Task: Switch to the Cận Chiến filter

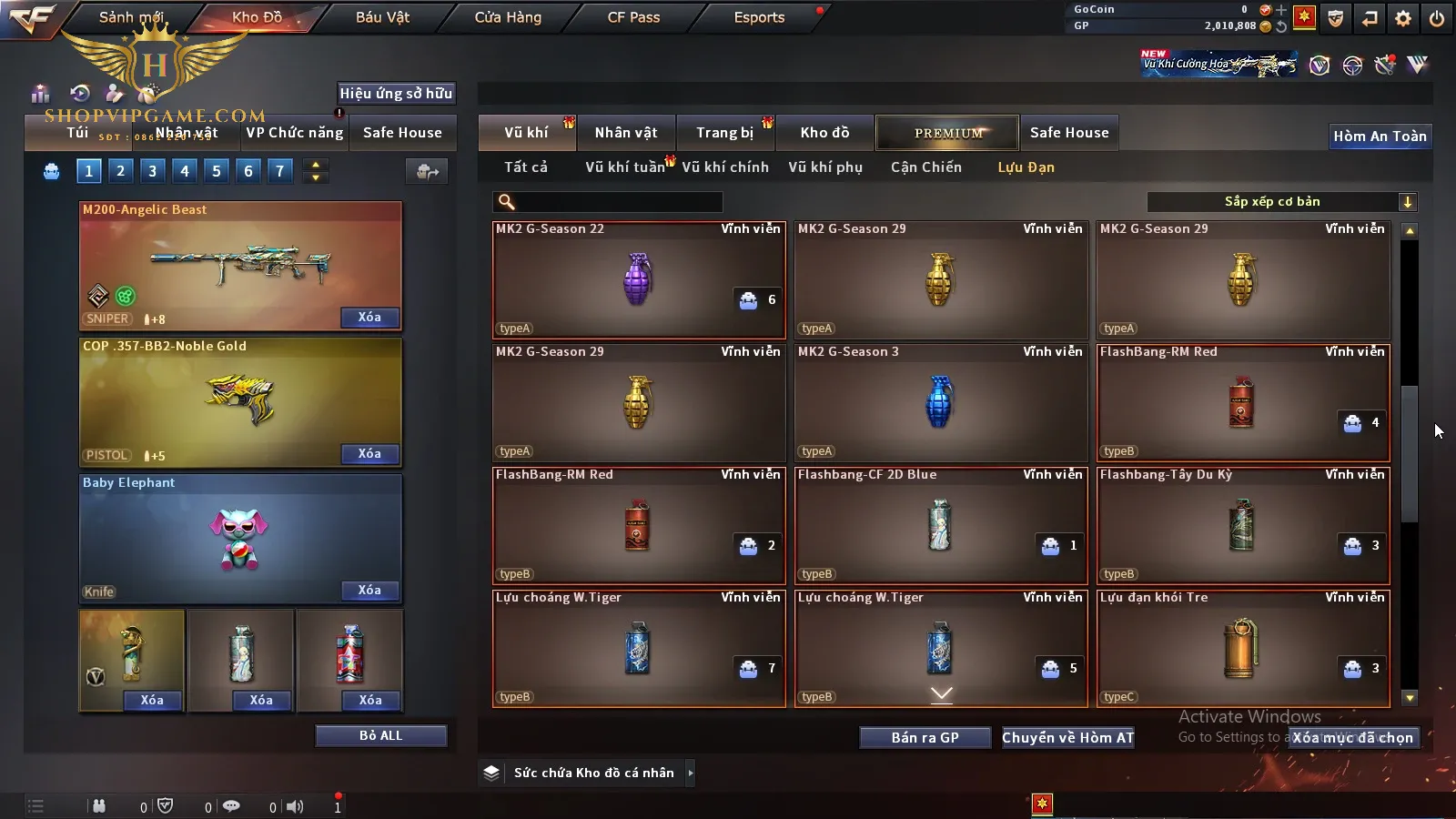Action: (925, 167)
